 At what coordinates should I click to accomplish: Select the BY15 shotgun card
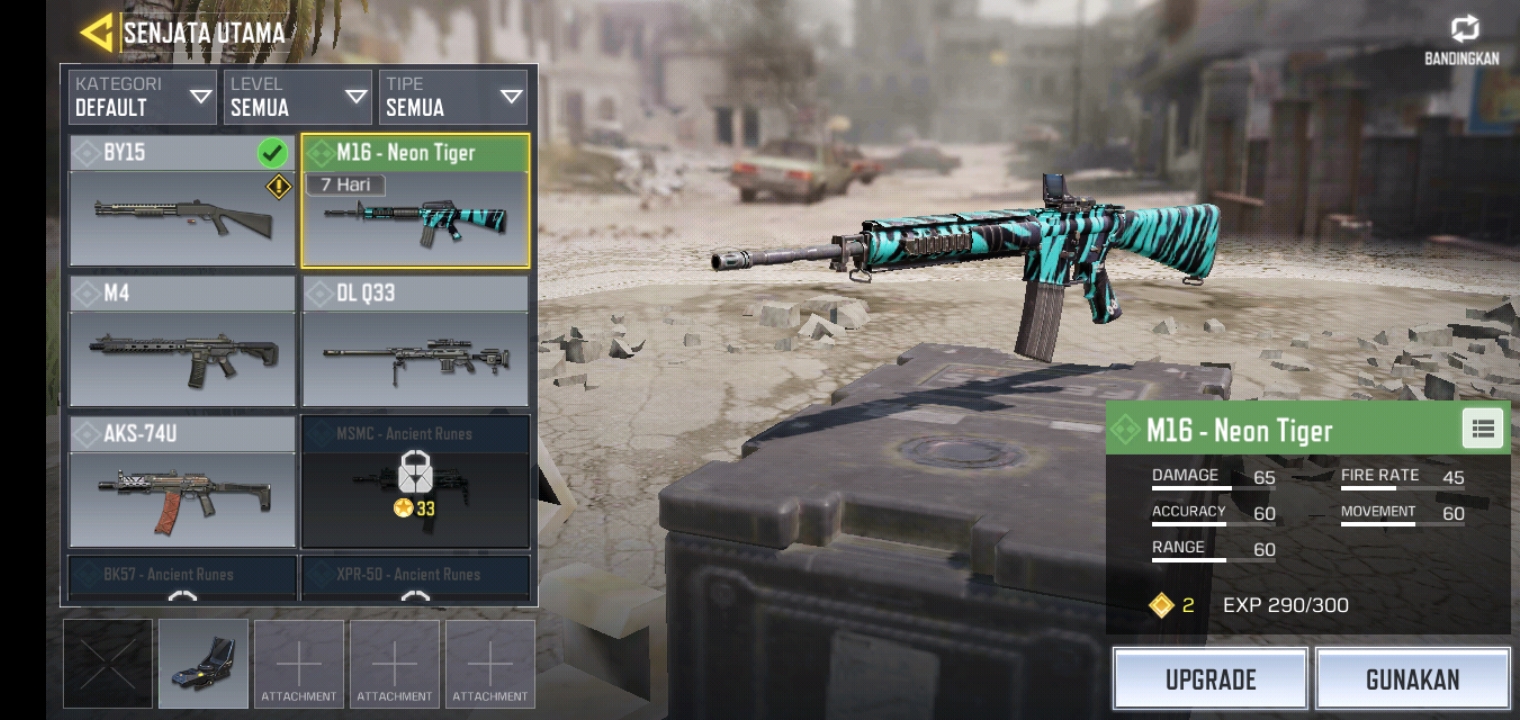tap(182, 202)
